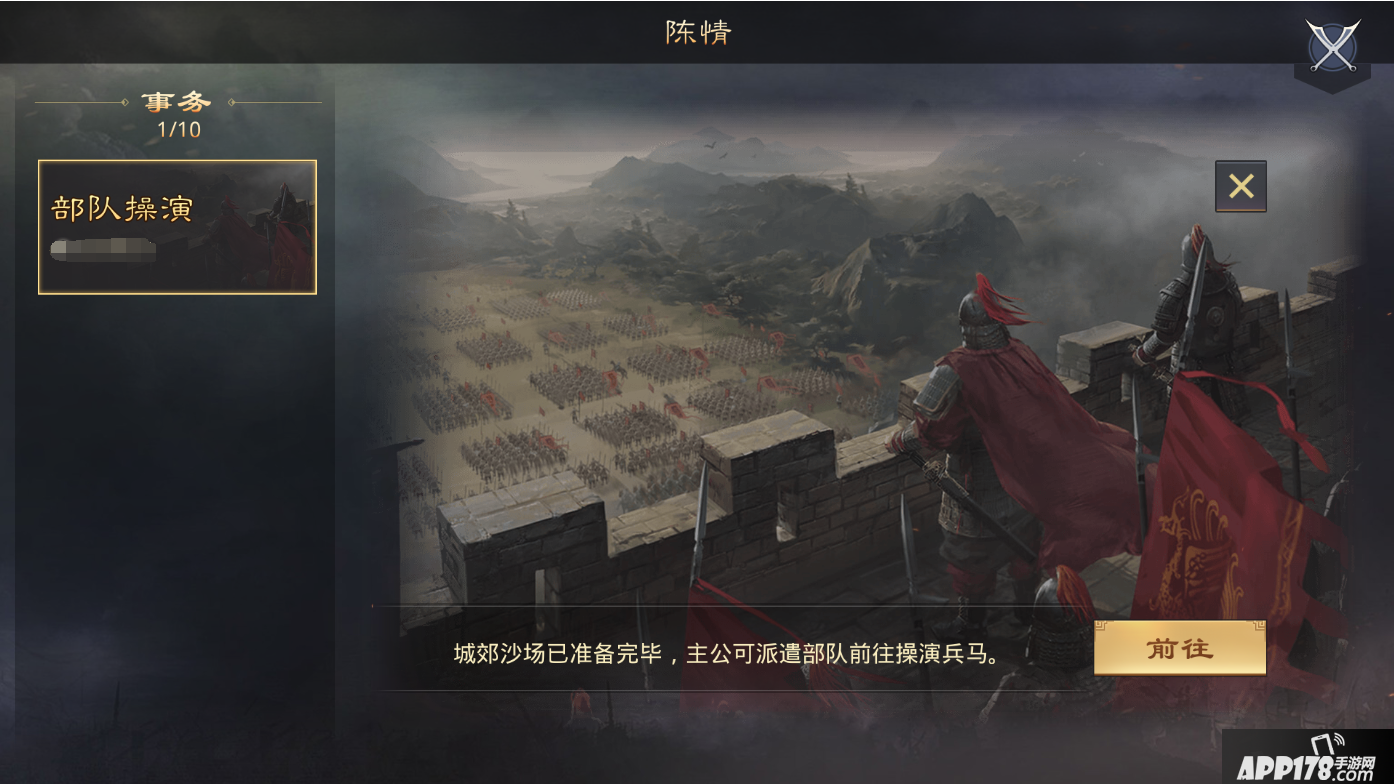Enable the highlighted event card border
The height and width of the screenshot is (784, 1394).
coord(176,226)
